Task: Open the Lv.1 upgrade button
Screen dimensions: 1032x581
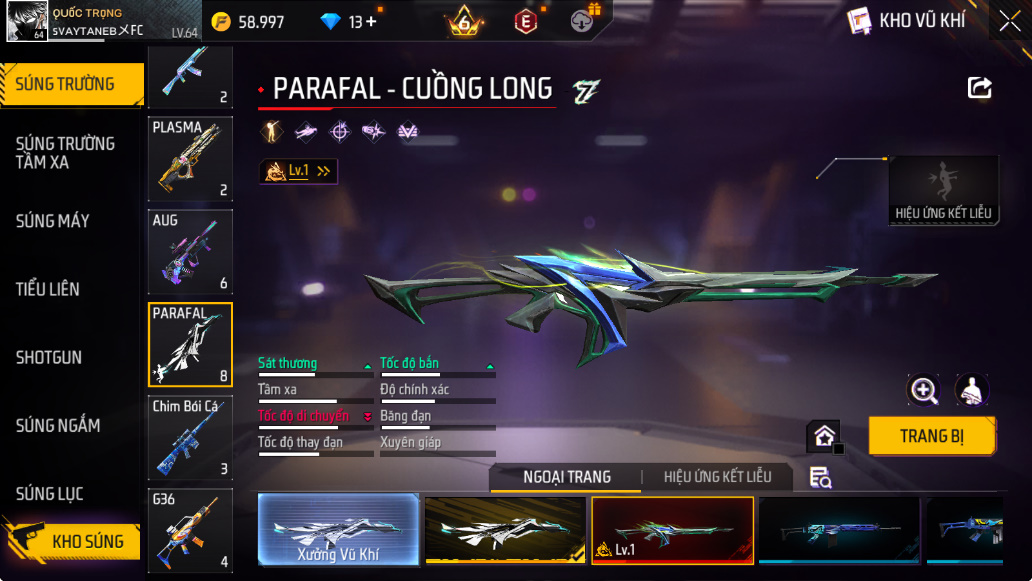Action: [x=298, y=171]
